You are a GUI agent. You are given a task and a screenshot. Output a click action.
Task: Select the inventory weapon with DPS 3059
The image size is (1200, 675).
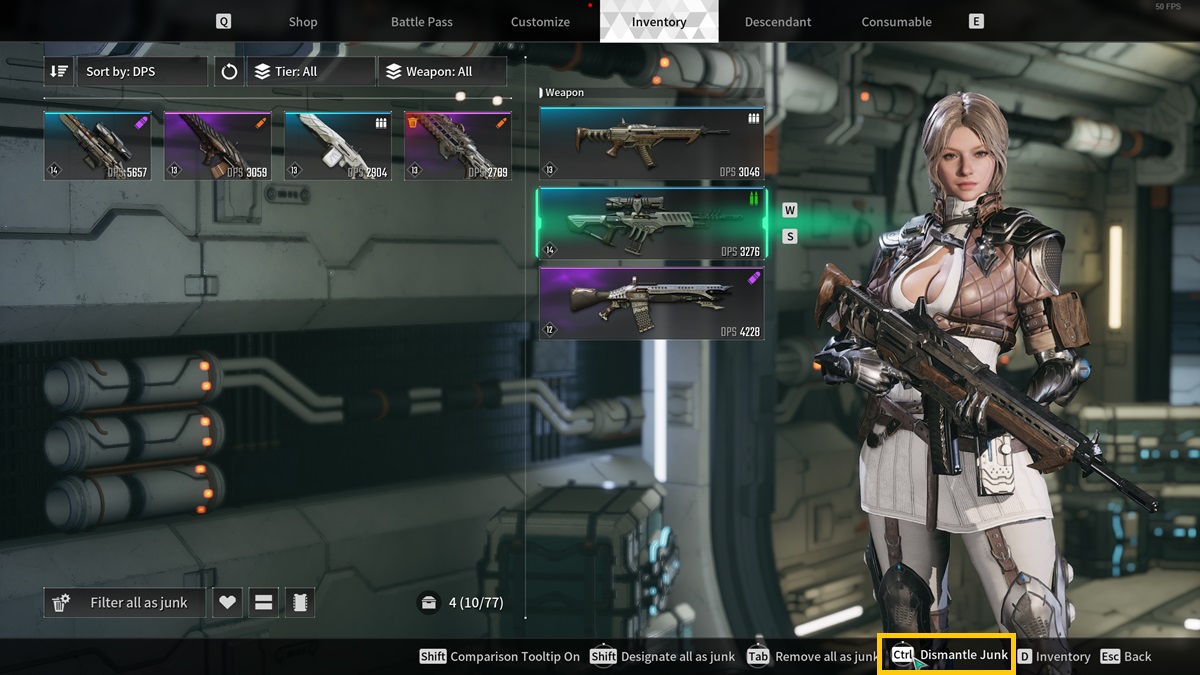[x=218, y=146]
